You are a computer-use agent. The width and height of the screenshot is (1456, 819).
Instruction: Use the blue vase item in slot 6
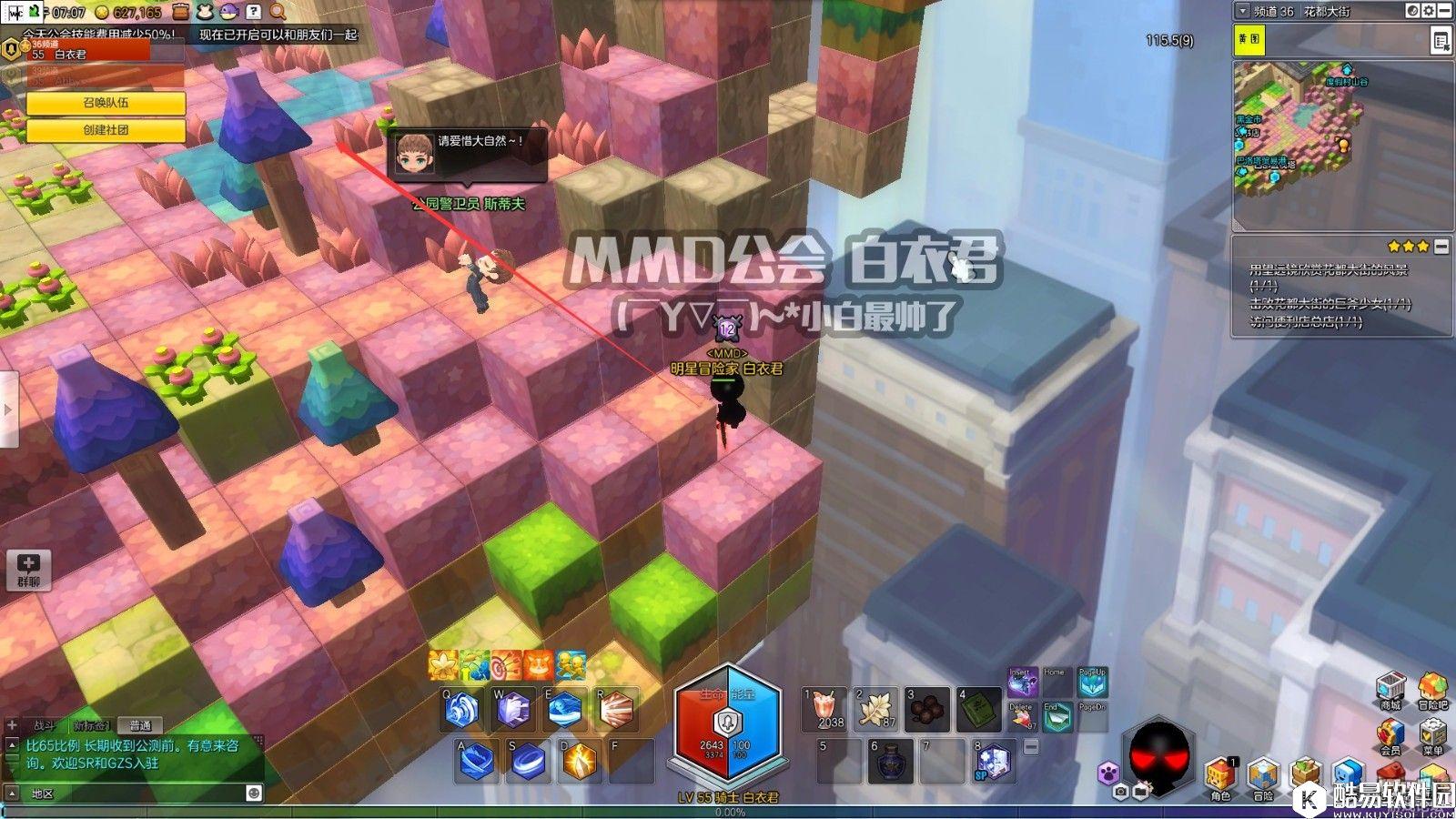(891, 761)
